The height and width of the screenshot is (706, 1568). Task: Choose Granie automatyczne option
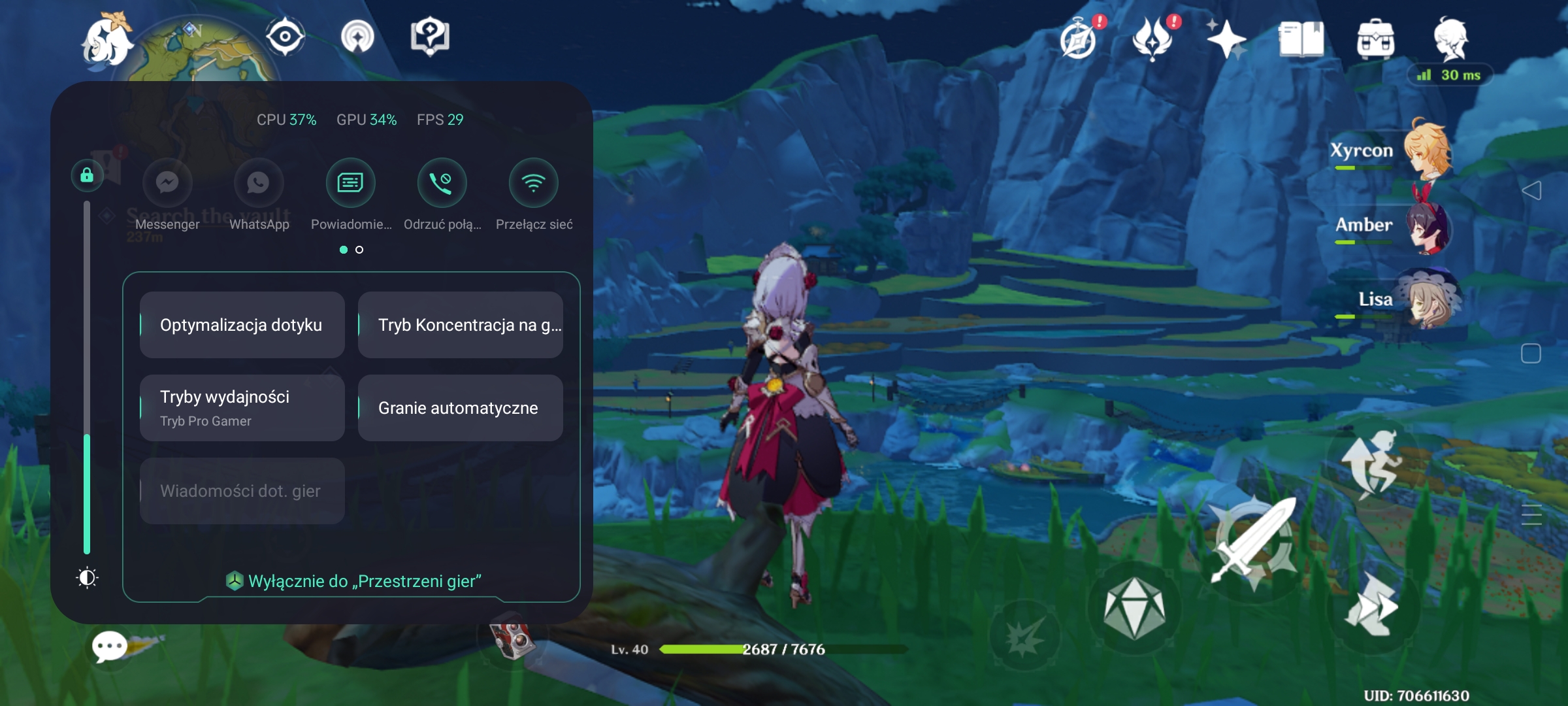coord(461,407)
